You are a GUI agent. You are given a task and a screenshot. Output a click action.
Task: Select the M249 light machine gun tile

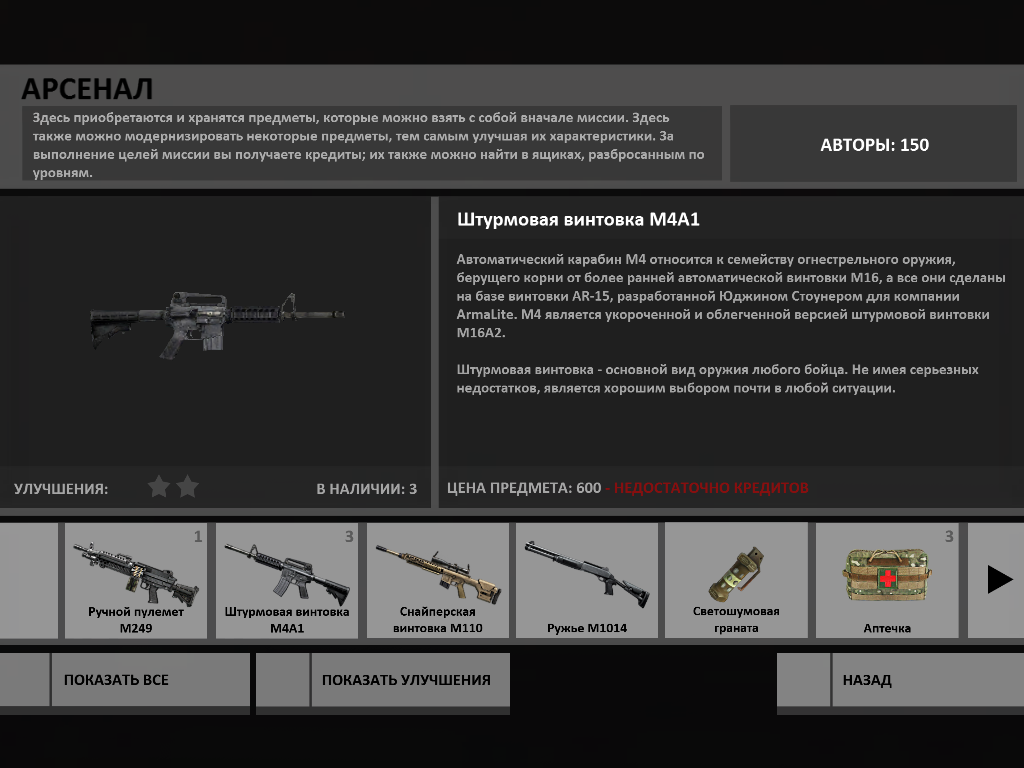[x=136, y=580]
